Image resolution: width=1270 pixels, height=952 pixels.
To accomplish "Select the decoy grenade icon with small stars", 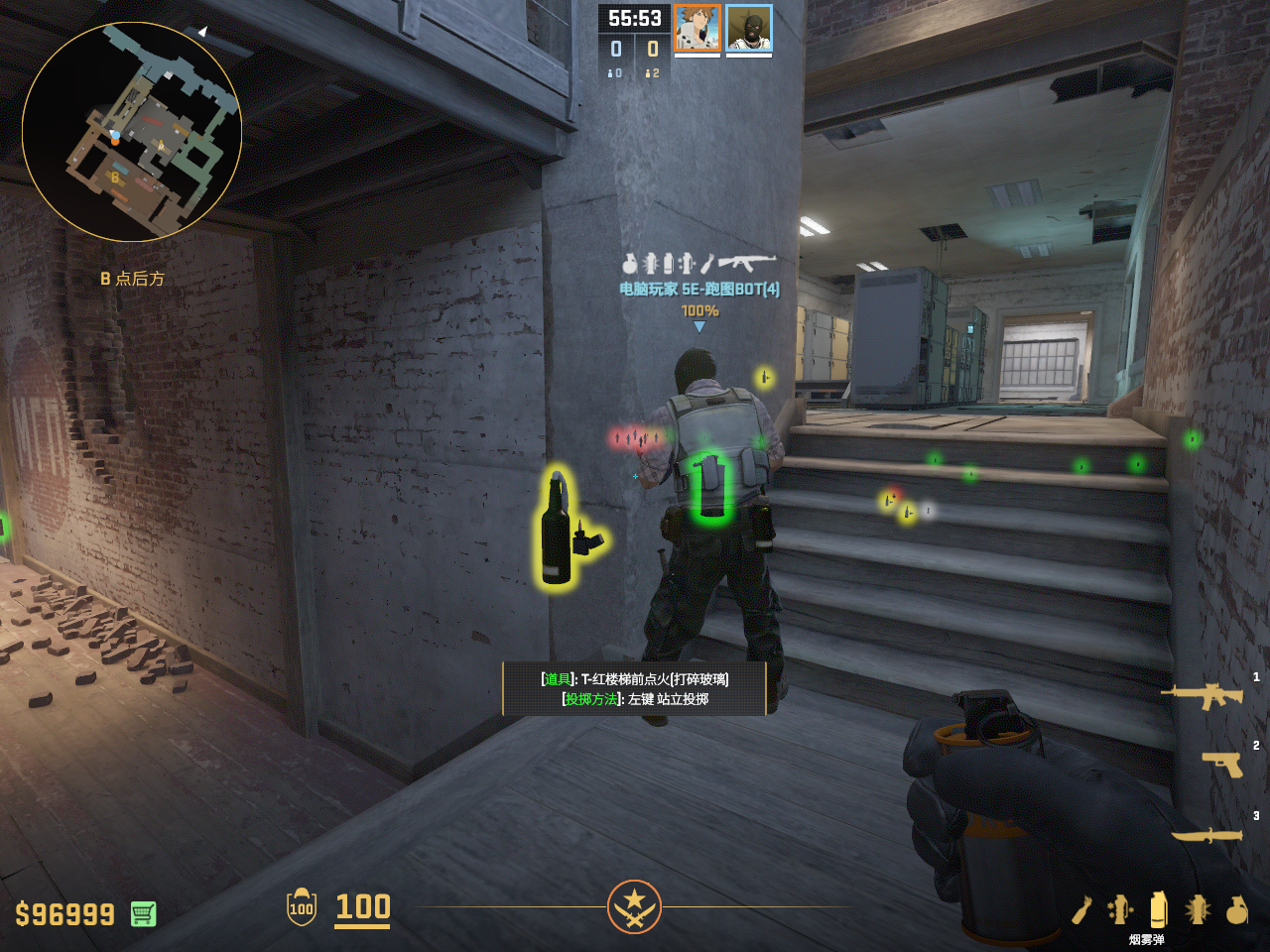I will (1120, 909).
